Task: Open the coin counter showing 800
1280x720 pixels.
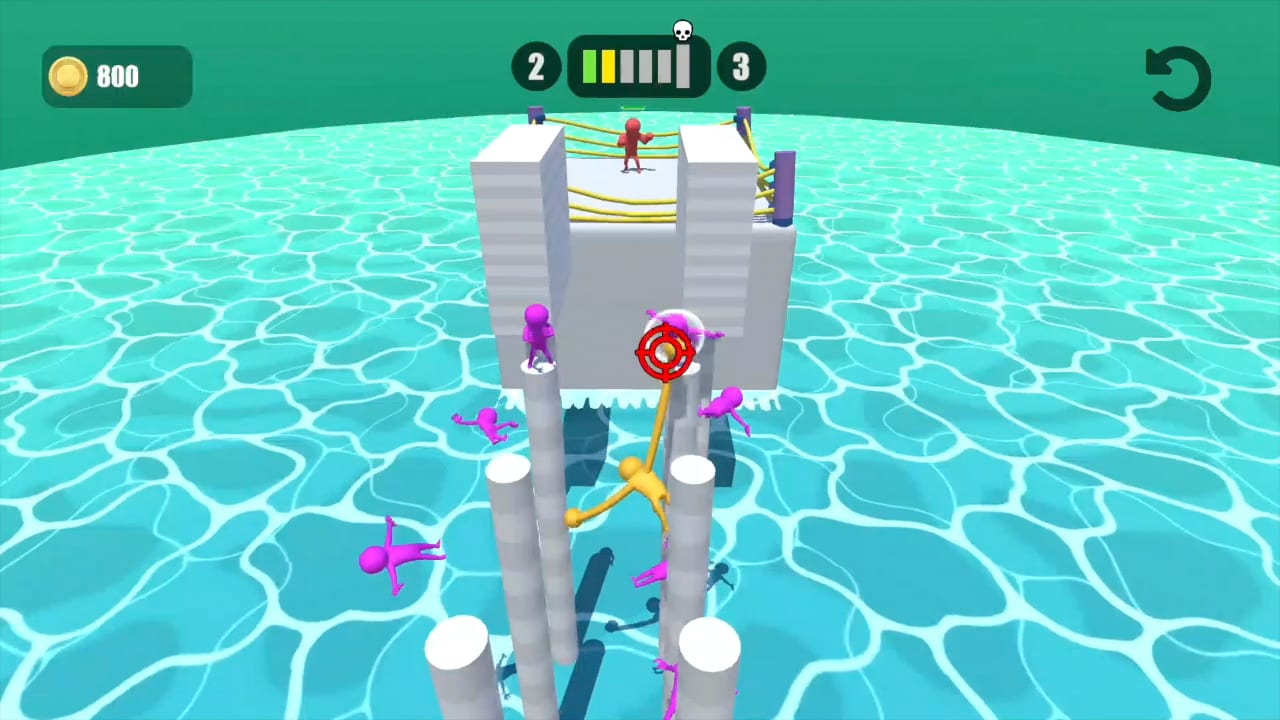Action: pyautogui.click(x=117, y=76)
